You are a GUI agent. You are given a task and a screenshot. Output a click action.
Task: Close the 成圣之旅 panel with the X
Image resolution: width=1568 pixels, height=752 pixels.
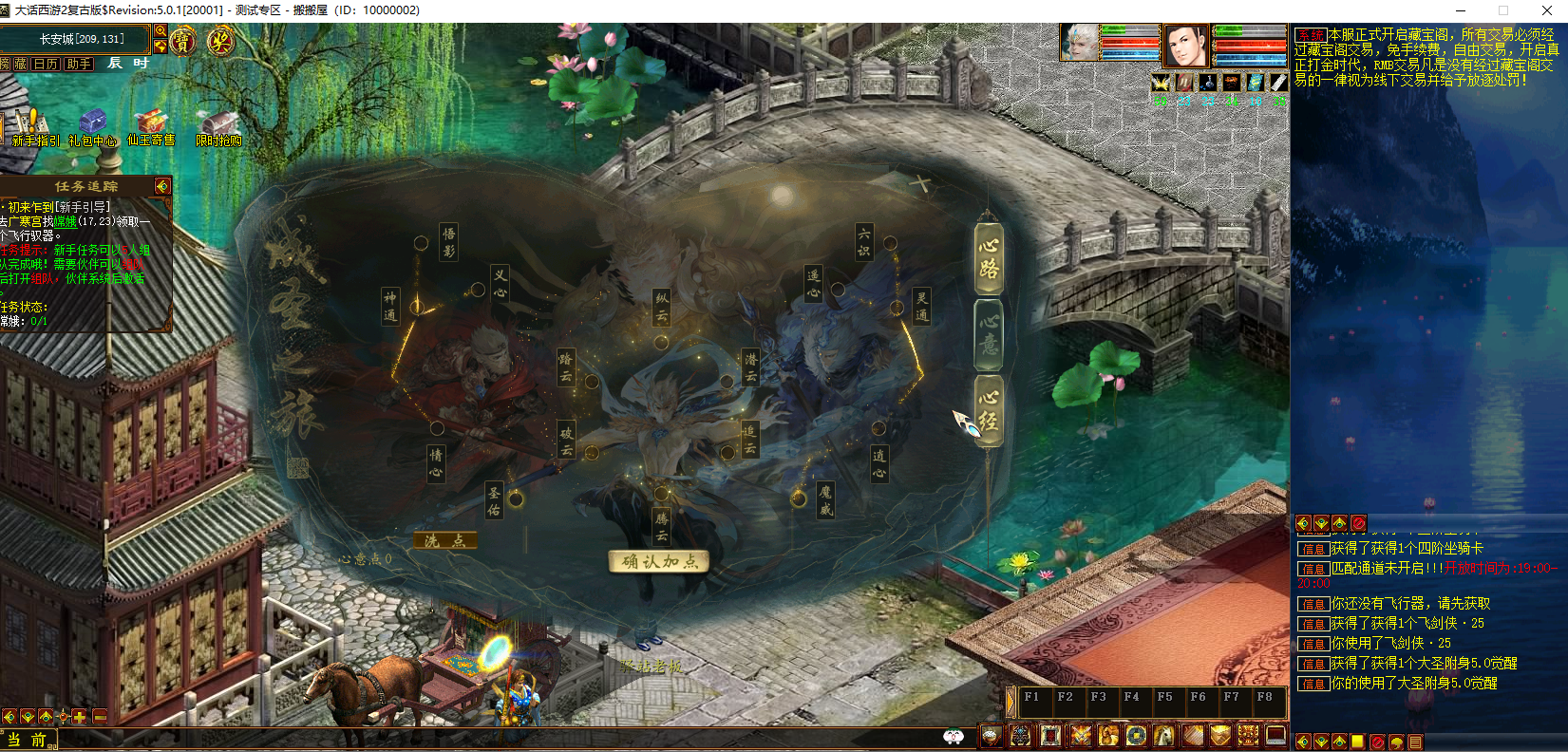tap(919, 182)
